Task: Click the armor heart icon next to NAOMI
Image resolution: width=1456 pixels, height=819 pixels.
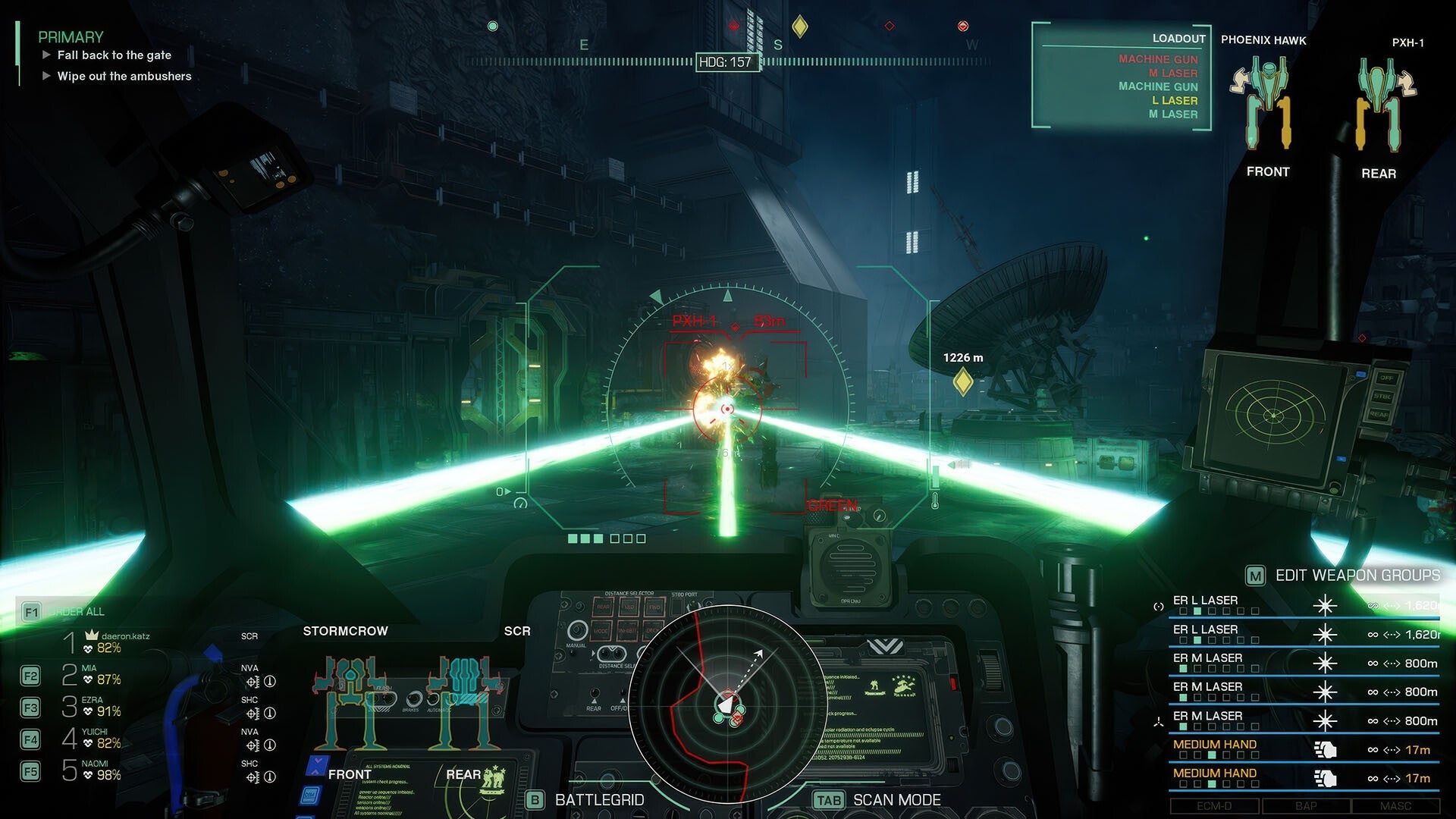Action: [86, 775]
